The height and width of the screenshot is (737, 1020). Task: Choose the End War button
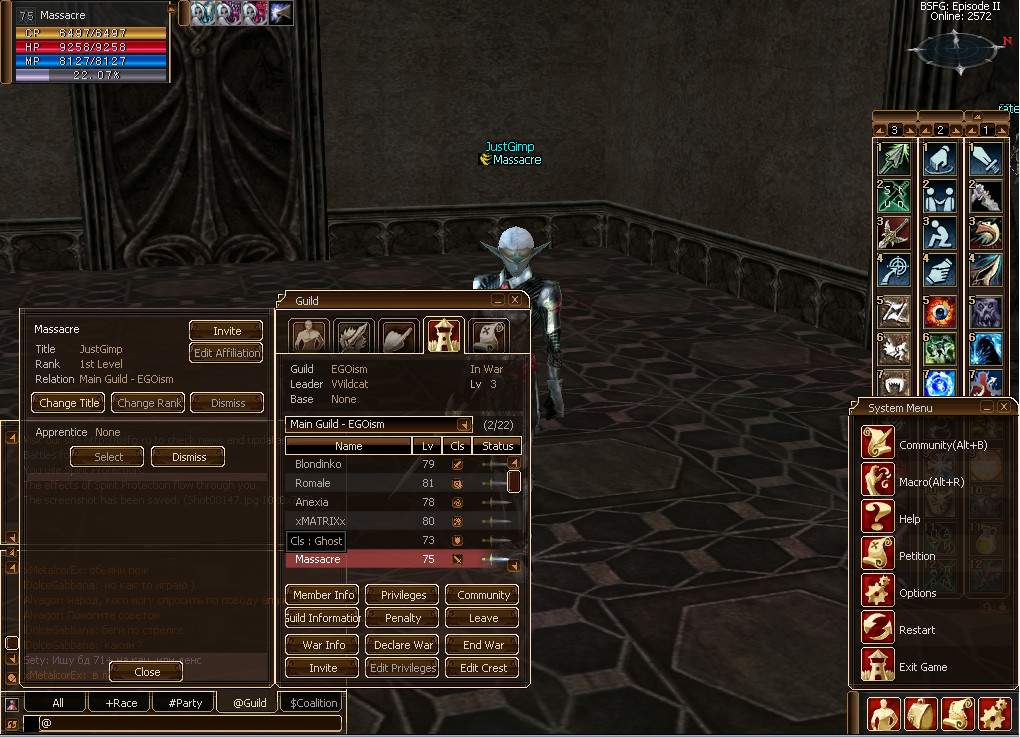coord(483,645)
